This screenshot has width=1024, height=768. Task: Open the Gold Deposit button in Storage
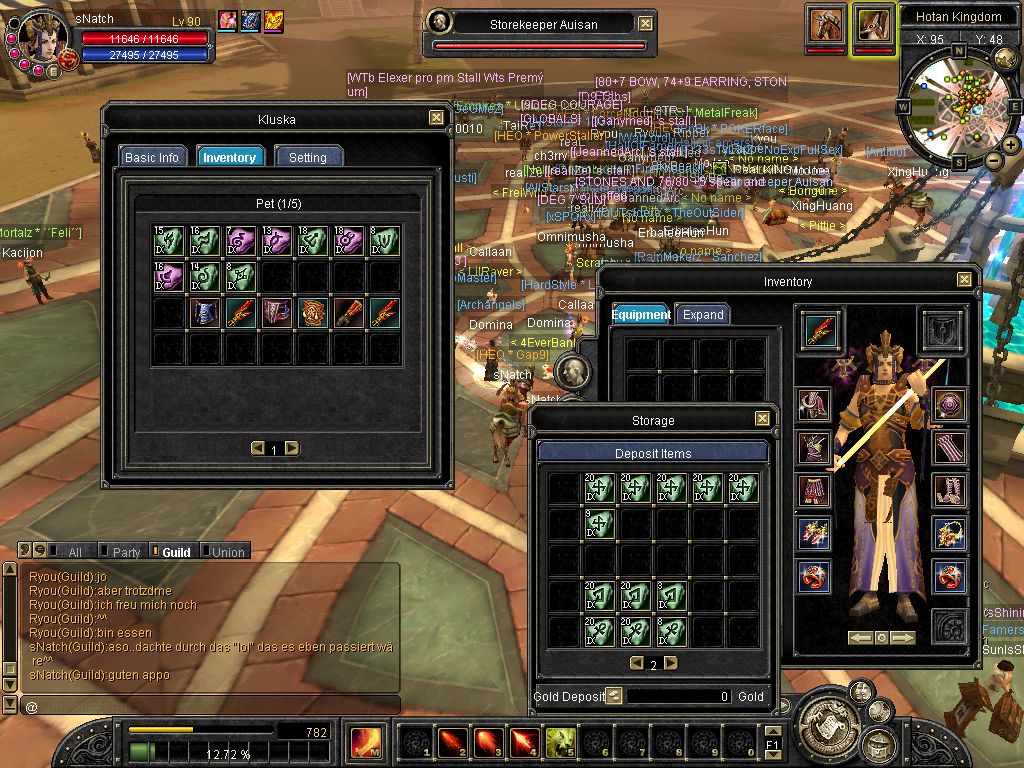[x=614, y=696]
